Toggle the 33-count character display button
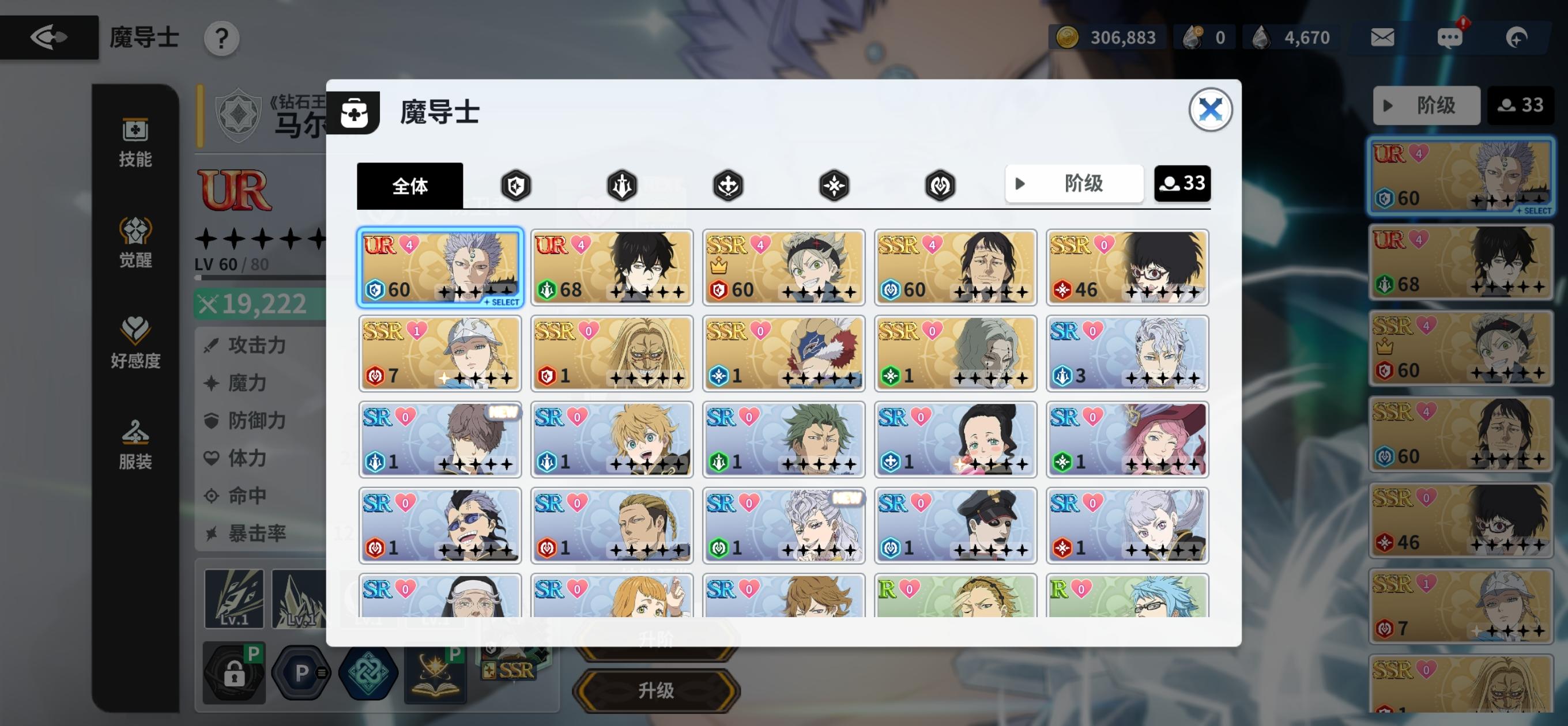Image resolution: width=1568 pixels, height=726 pixels. pos(1182,184)
